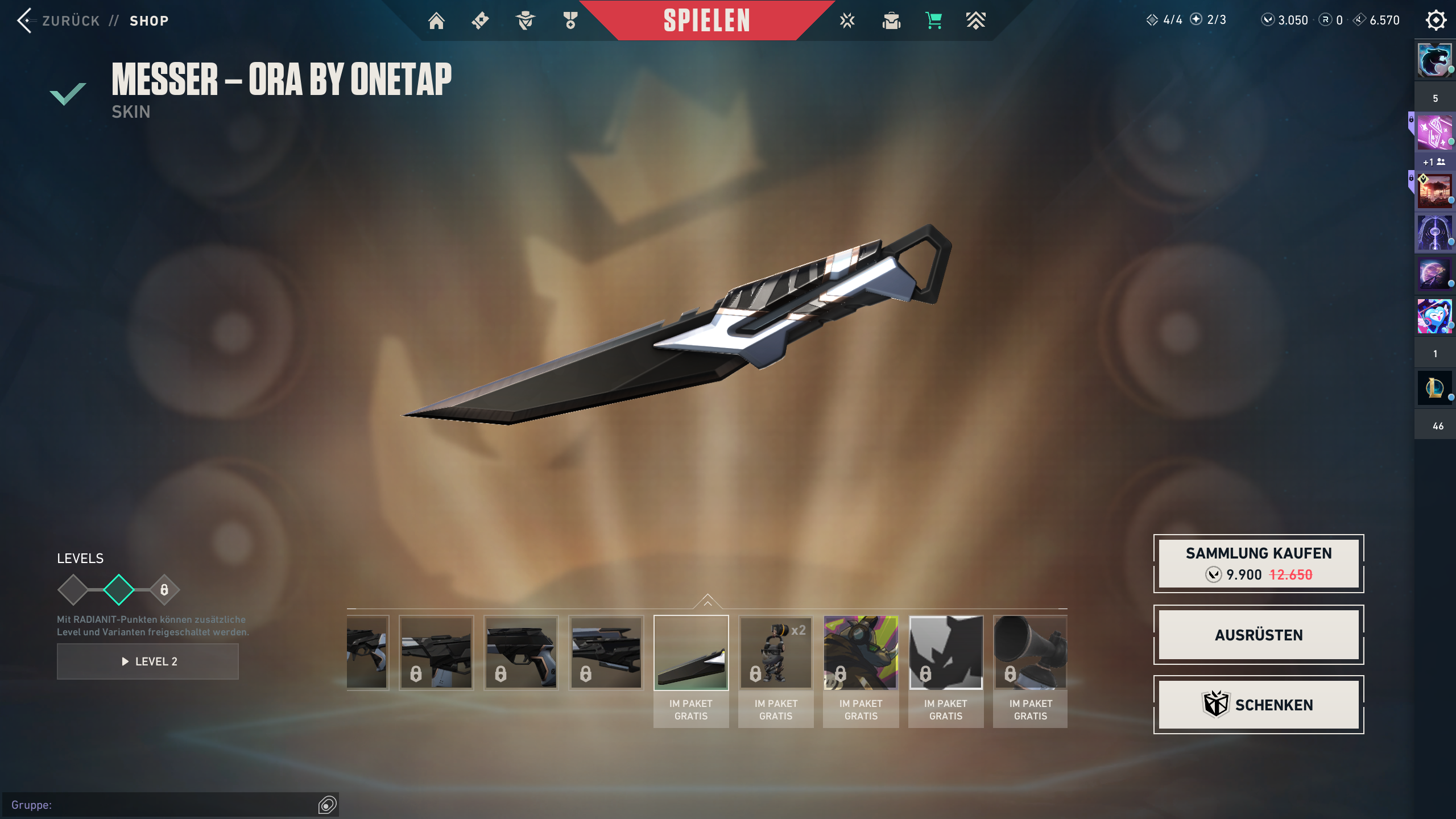Image resolution: width=1456 pixels, height=819 pixels.
Task: Equip skin with Ausrüsten button
Action: coord(1258,635)
